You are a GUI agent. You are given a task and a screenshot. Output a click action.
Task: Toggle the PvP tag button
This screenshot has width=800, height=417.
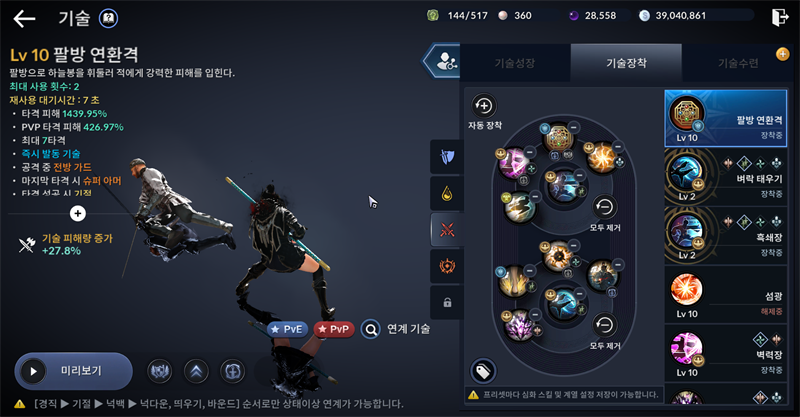(x=334, y=328)
